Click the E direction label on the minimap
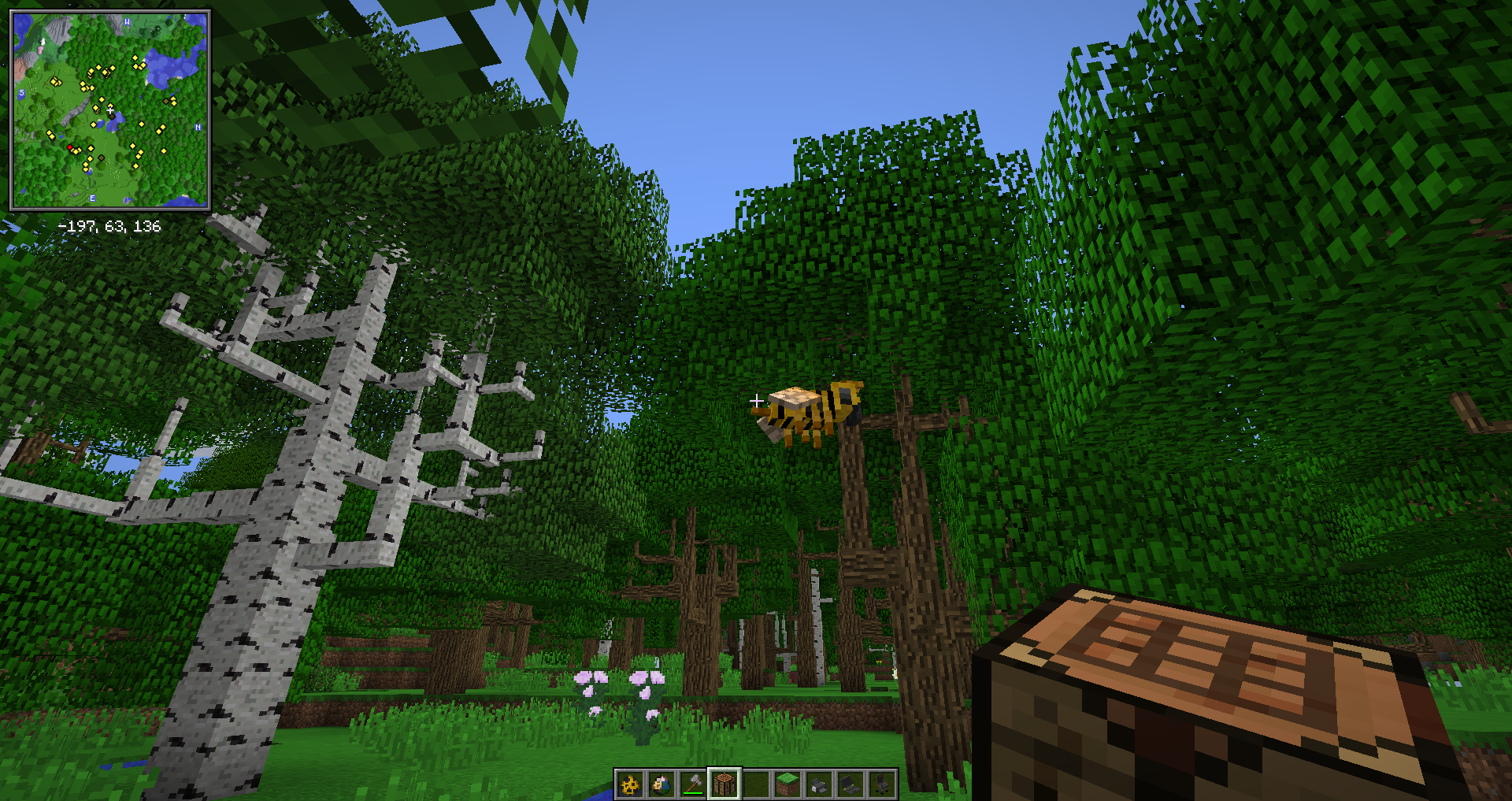 tap(93, 198)
